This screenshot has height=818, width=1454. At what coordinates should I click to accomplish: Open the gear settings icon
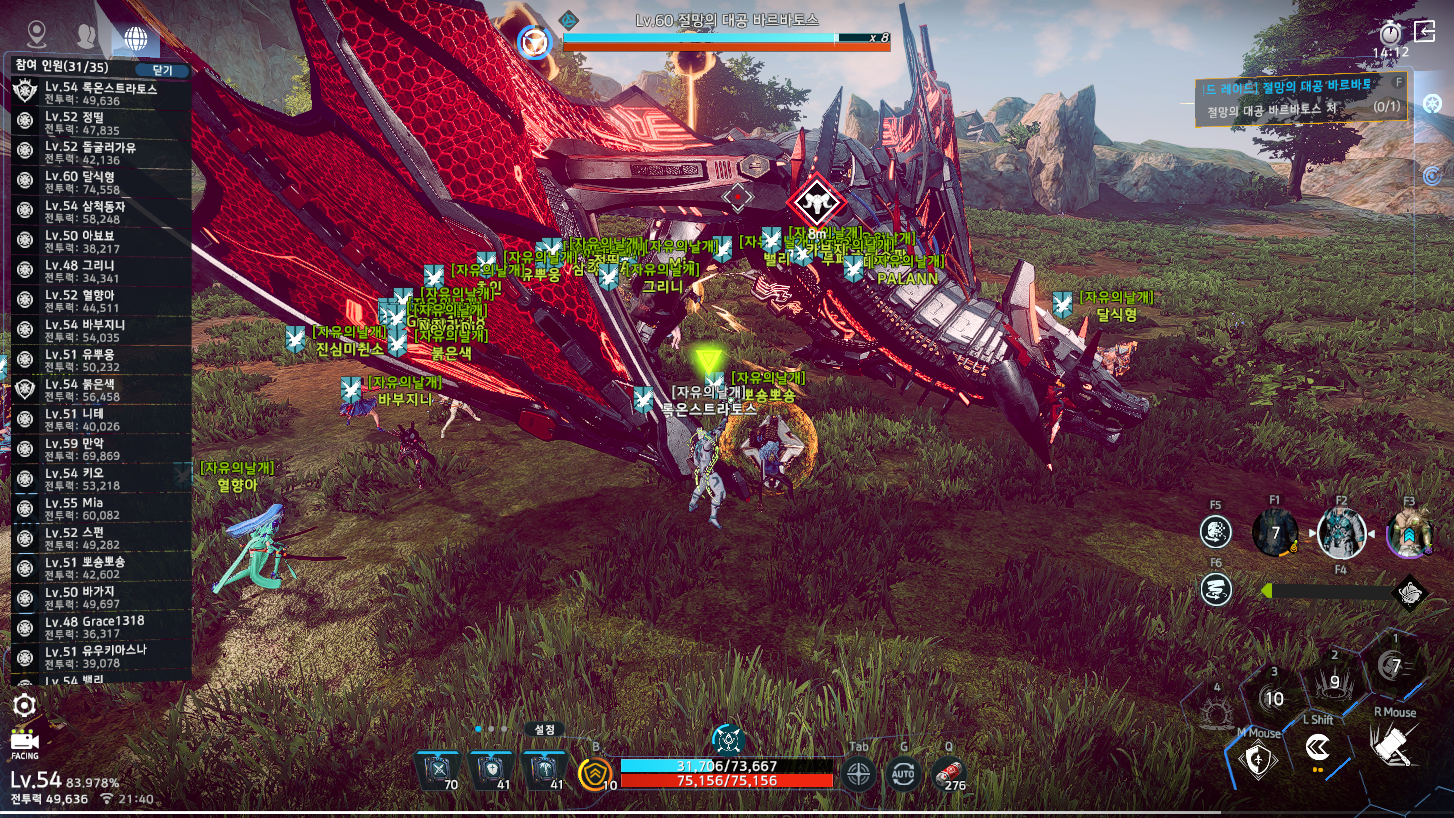pyautogui.click(x=24, y=706)
